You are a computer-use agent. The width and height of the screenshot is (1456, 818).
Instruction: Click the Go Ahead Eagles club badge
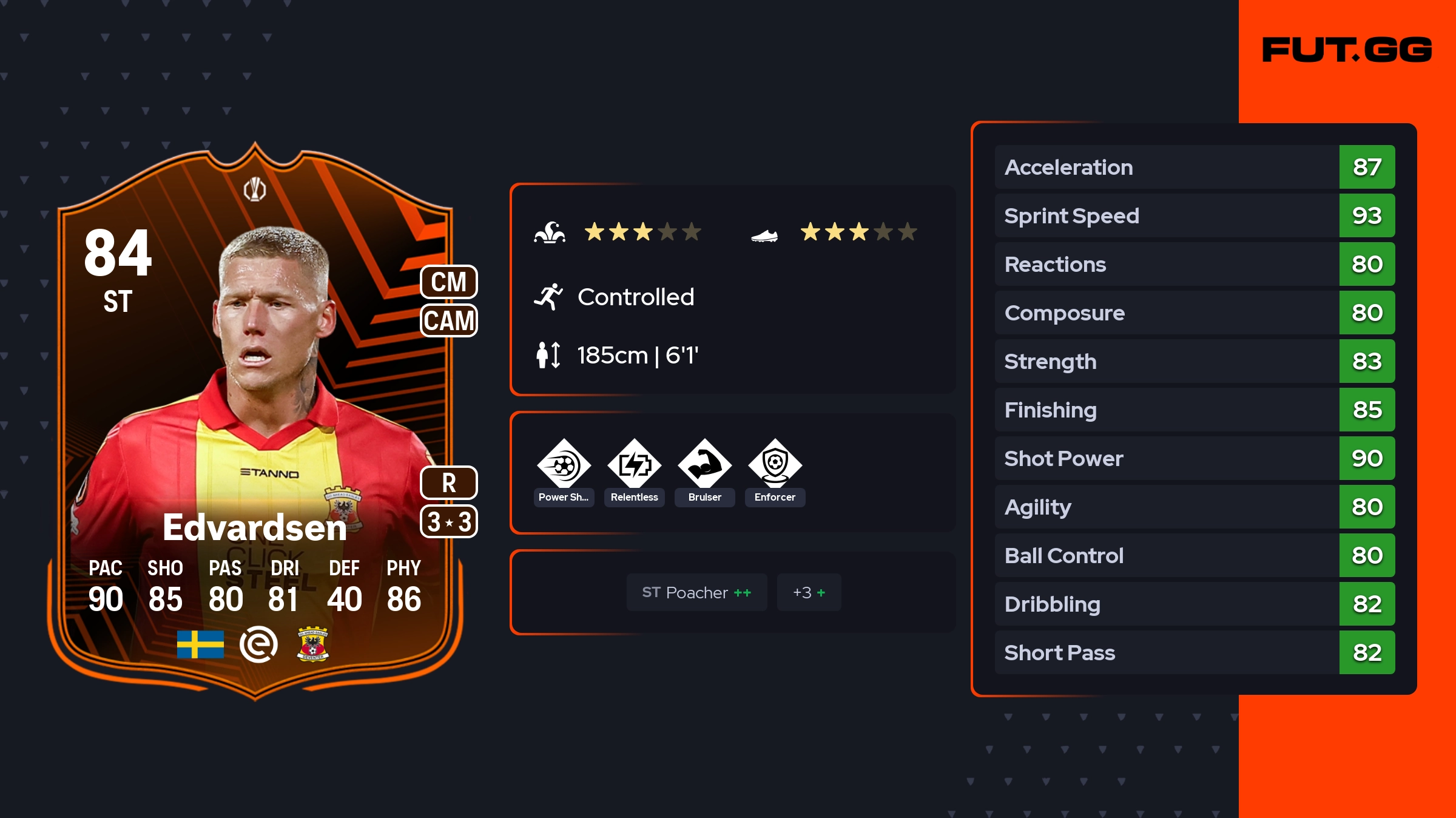pos(313,644)
